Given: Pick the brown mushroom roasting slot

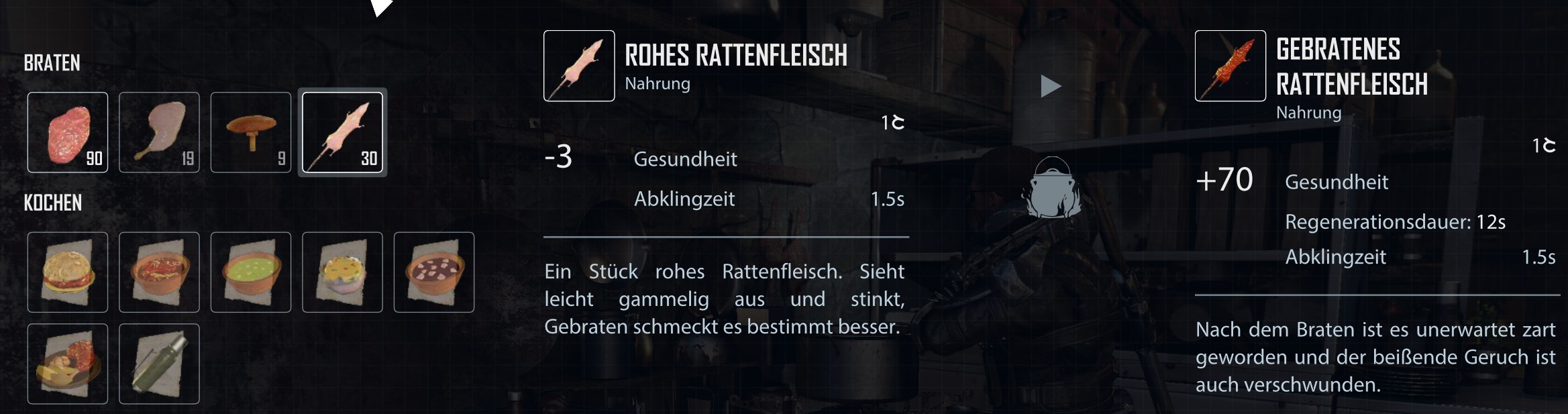Looking at the screenshot, I should [x=251, y=132].
